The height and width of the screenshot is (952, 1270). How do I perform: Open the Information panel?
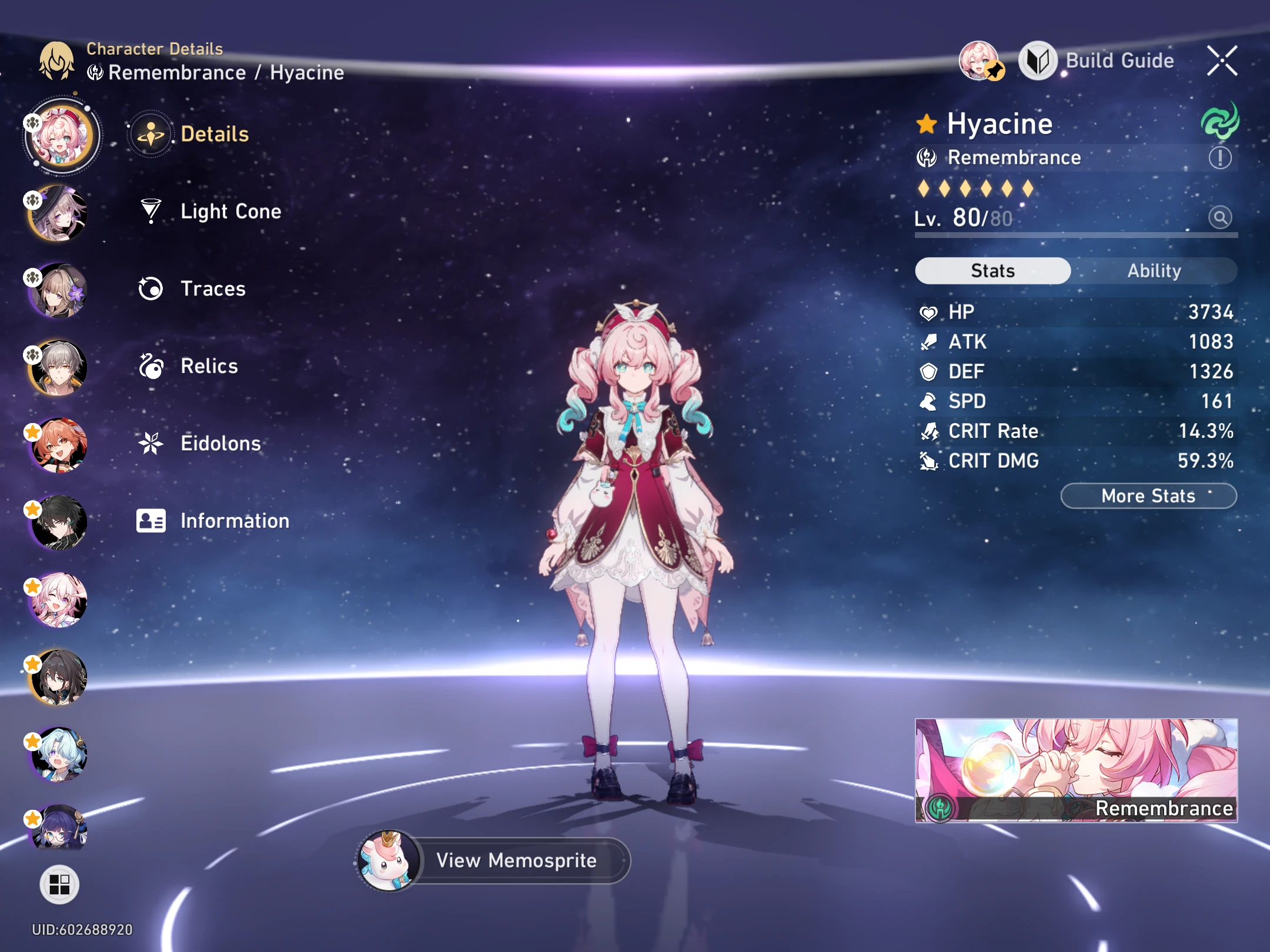point(234,521)
